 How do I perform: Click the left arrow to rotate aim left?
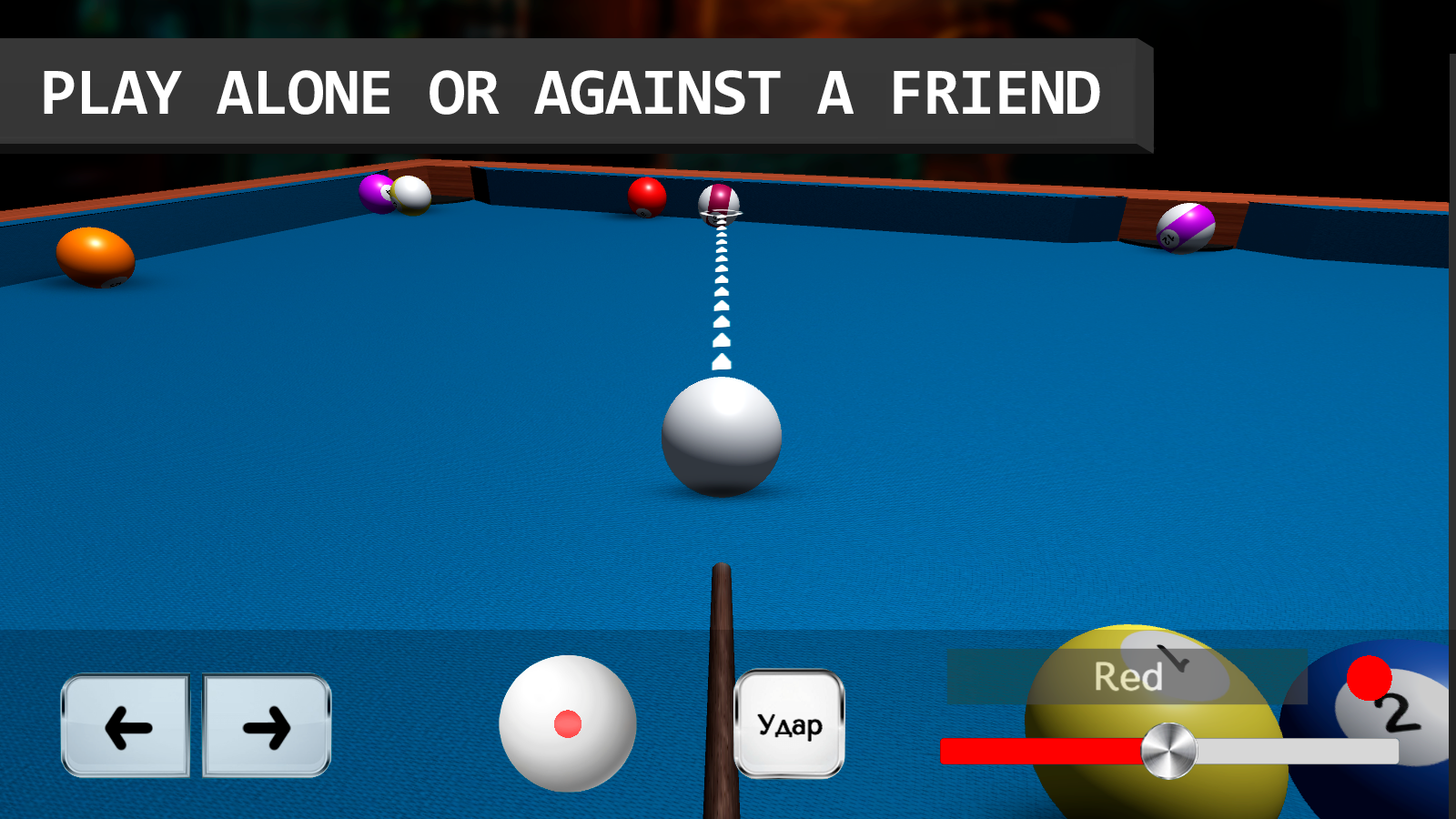tap(125, 725)
